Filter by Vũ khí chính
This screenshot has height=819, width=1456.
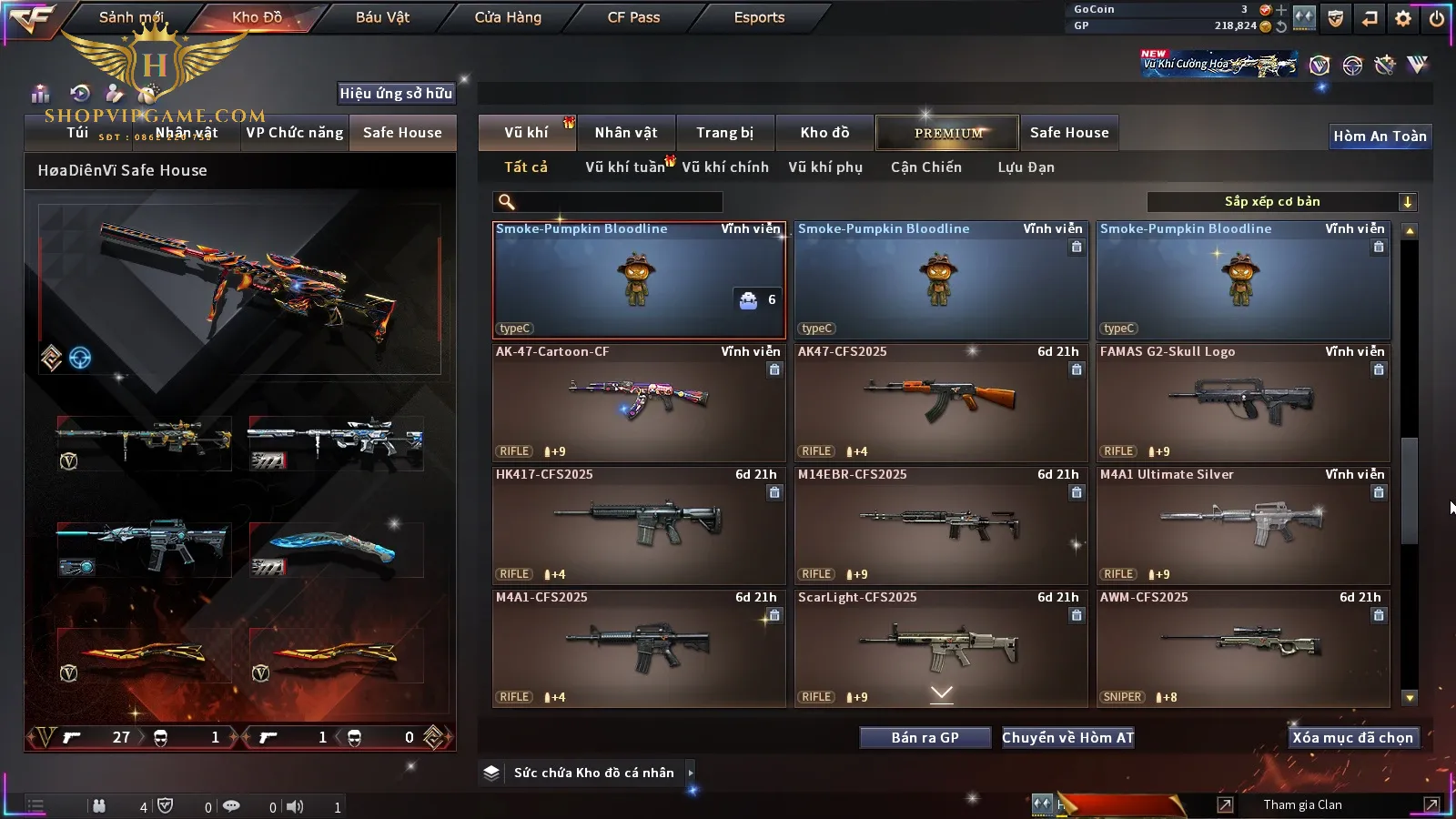click(725, 167)
